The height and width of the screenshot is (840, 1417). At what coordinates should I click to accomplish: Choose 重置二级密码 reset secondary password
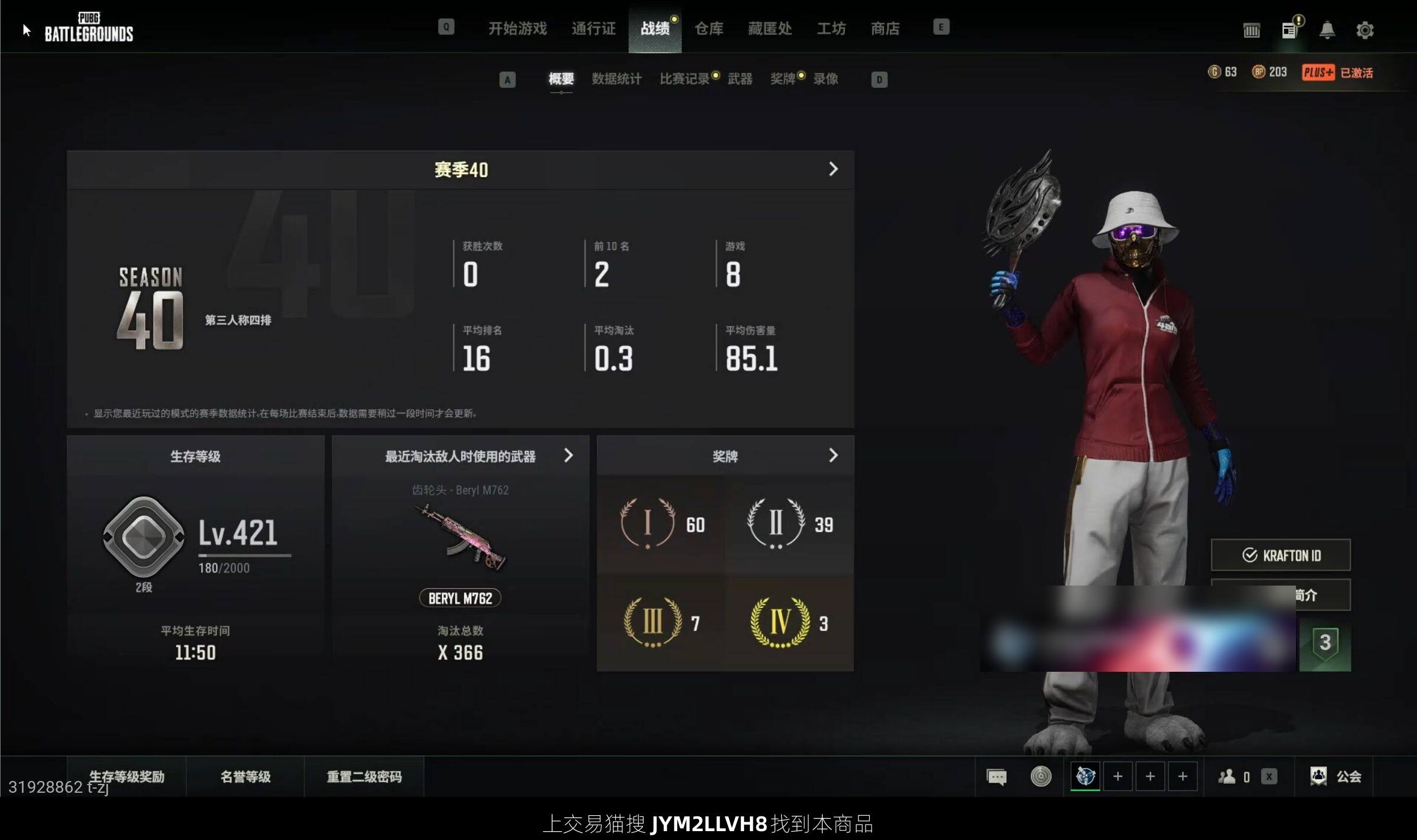click(364, 777)
